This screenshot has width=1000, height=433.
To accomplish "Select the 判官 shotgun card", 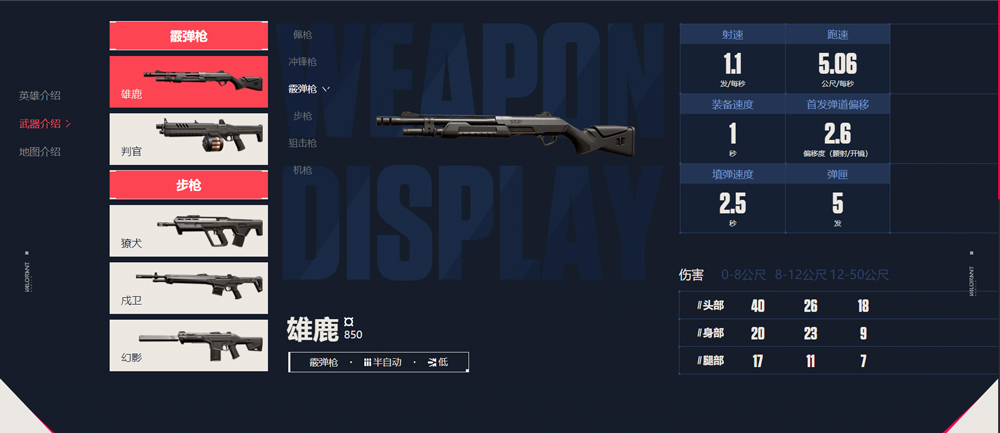I will coord(189,139).
